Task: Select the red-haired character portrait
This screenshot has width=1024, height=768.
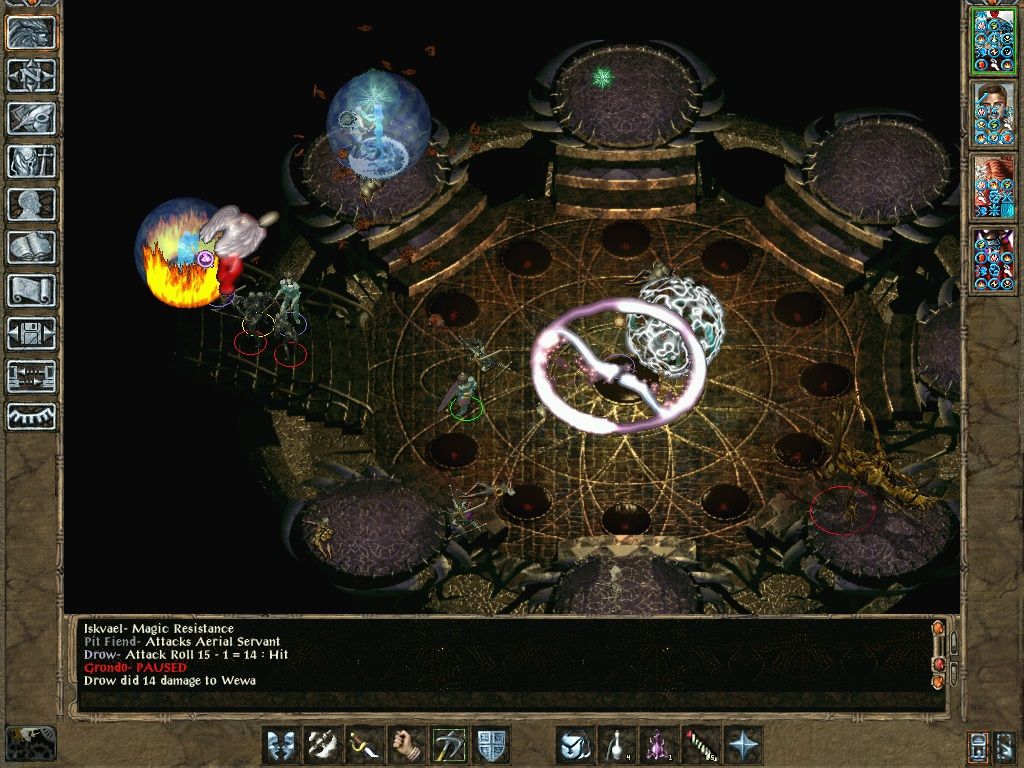Action: tap(992, 187)
